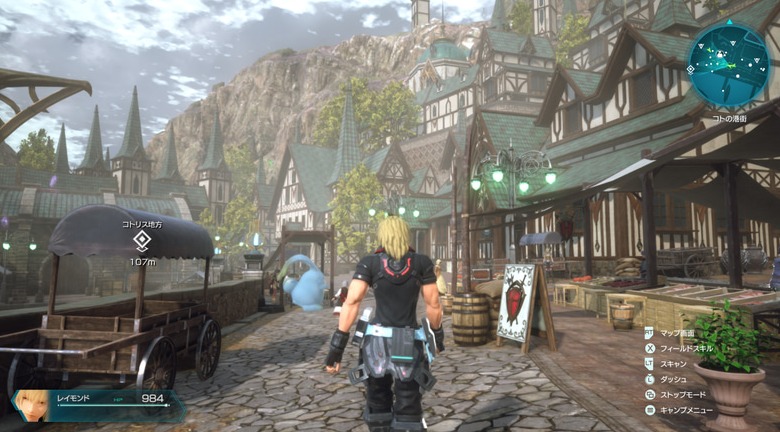Select the コトリス地方 waypoint marker

click(x=142, y=240)
